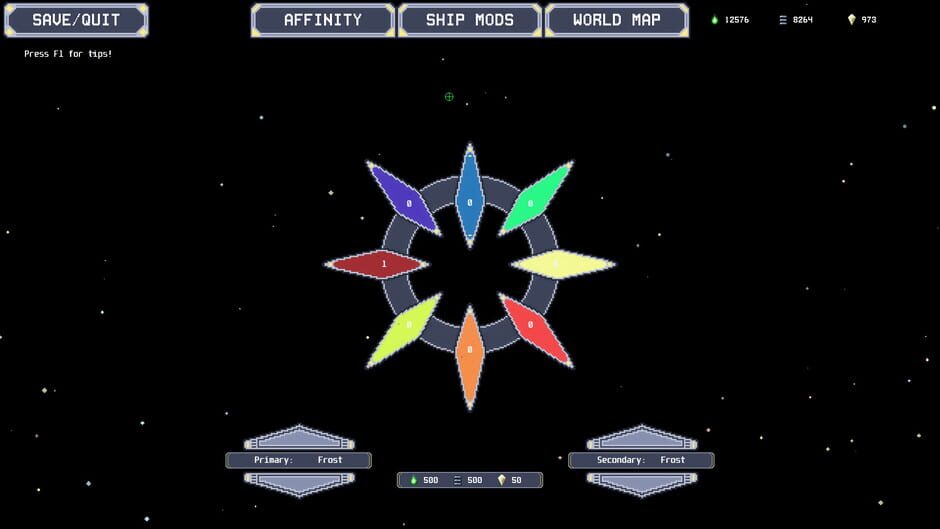Click the up arrow above Primary
Viewport: 940px width, 529px height.
(299, 439)
